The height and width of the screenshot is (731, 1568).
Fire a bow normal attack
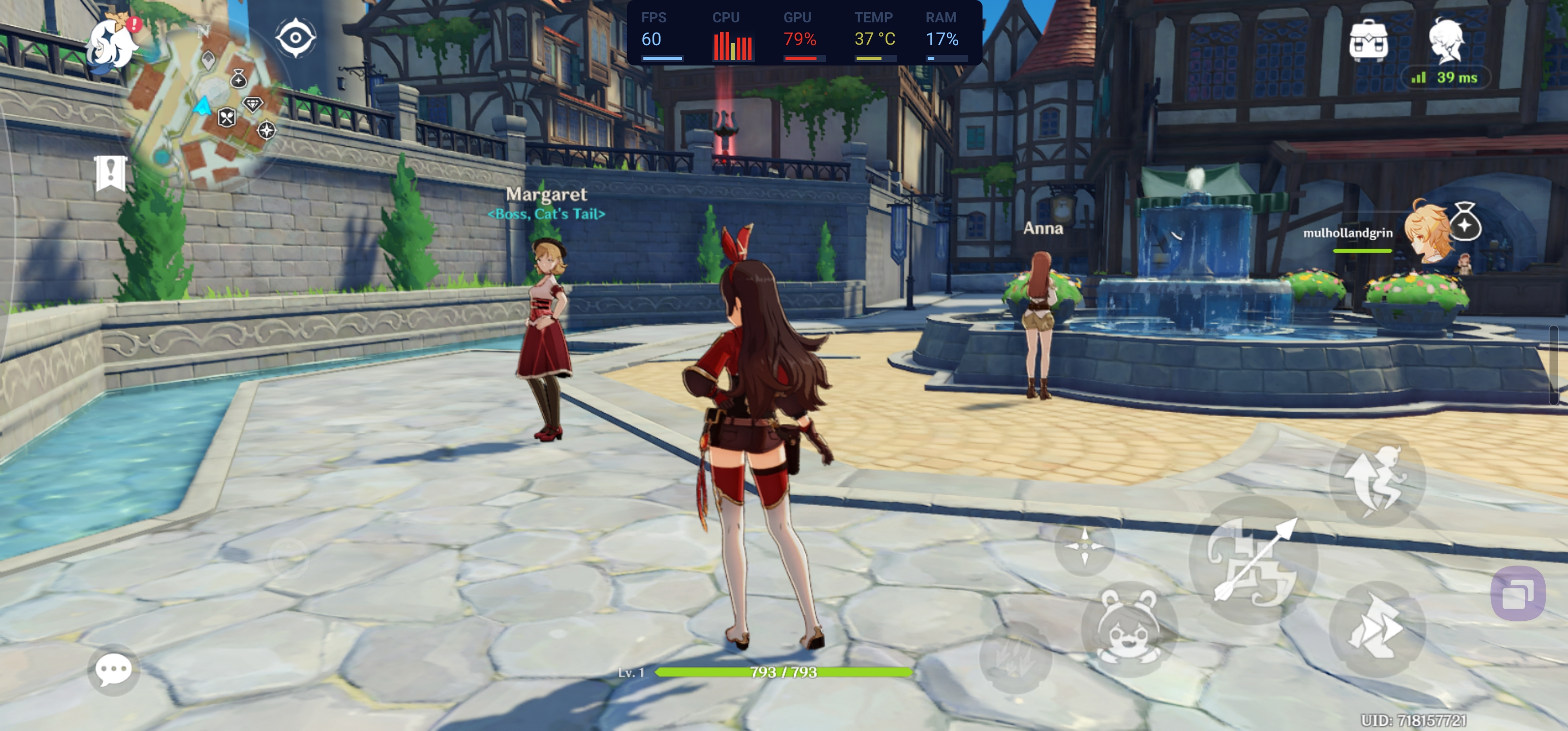pos(1253,560)
